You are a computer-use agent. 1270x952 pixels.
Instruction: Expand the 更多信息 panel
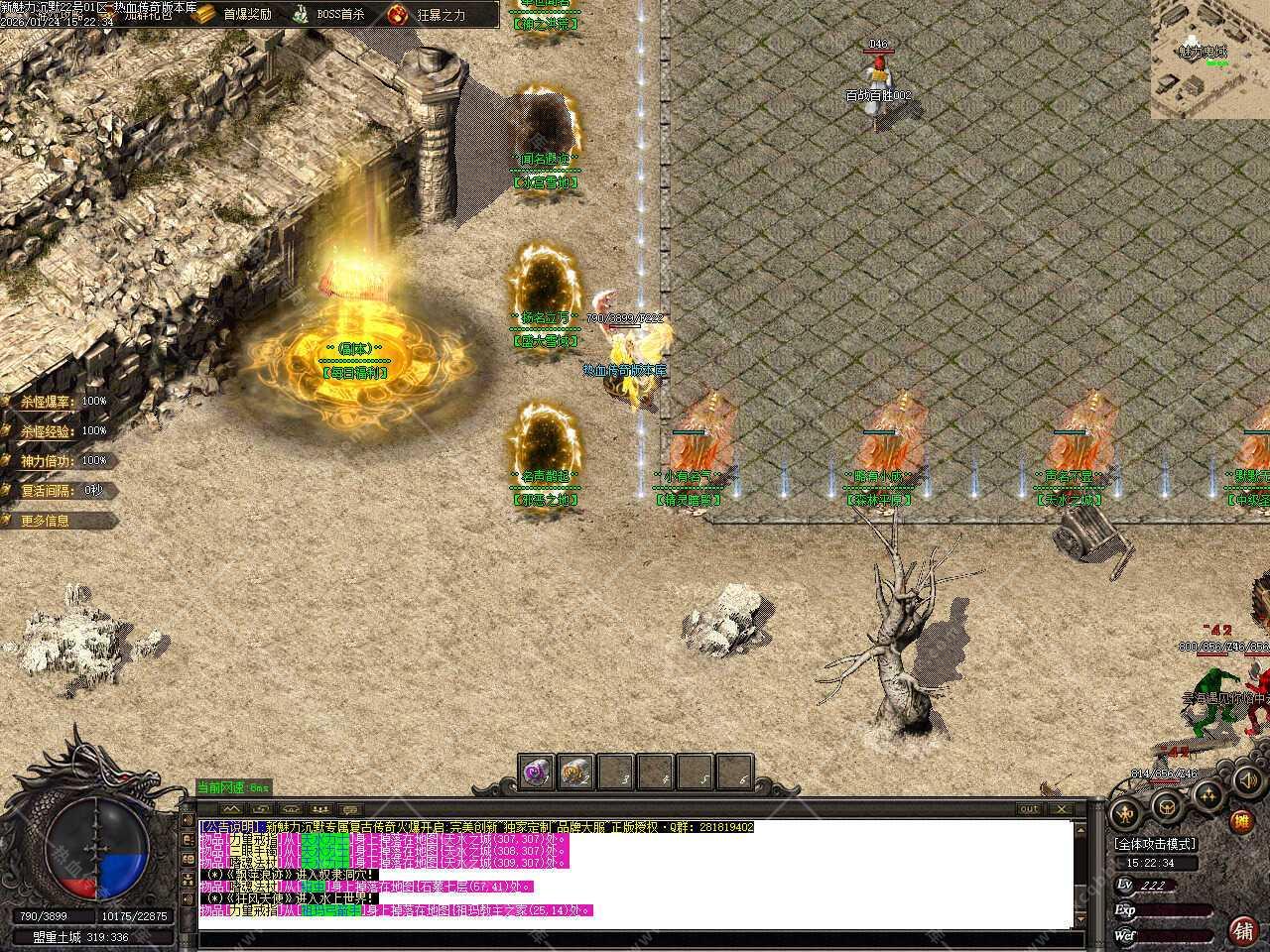point(46,520)
